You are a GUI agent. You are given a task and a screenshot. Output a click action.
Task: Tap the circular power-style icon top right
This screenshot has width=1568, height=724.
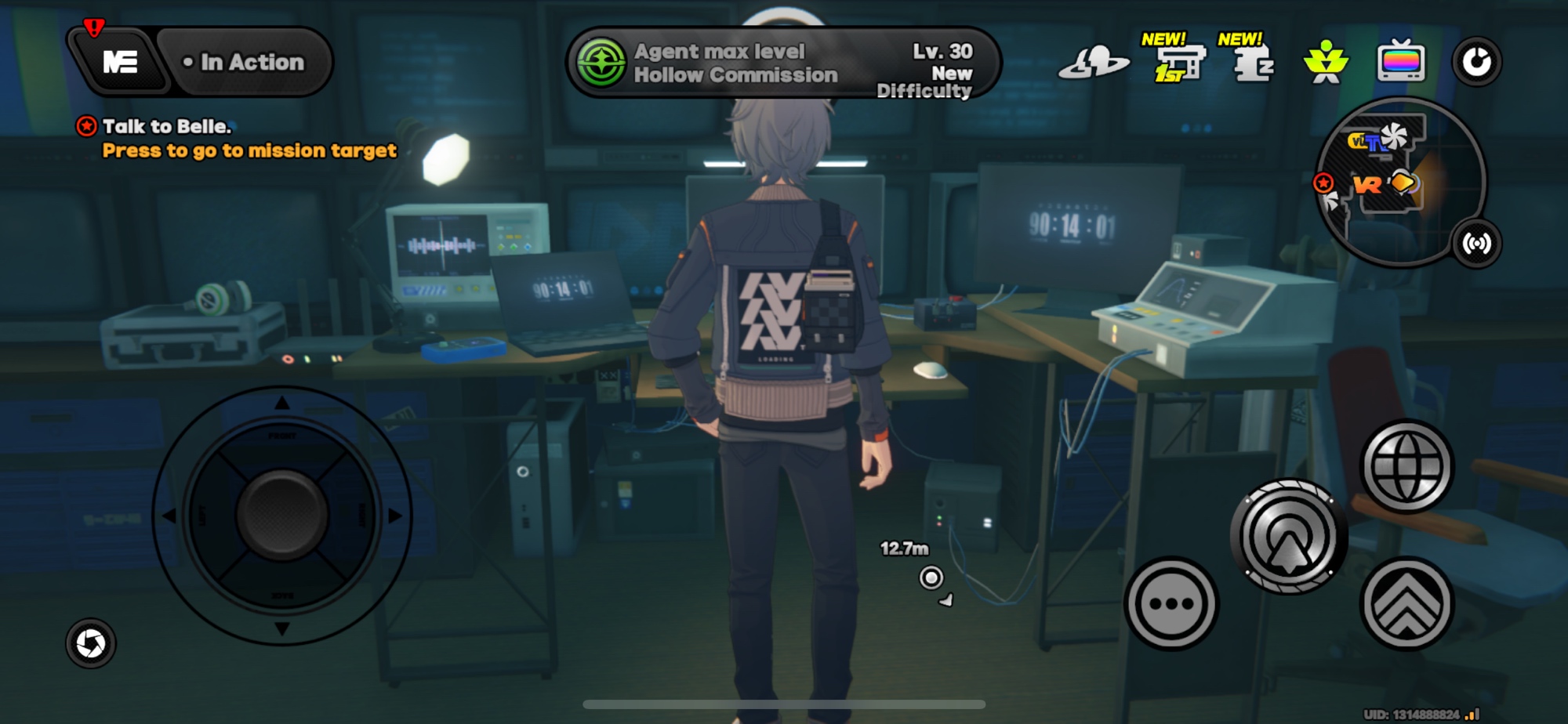[x=1476, y=62]
